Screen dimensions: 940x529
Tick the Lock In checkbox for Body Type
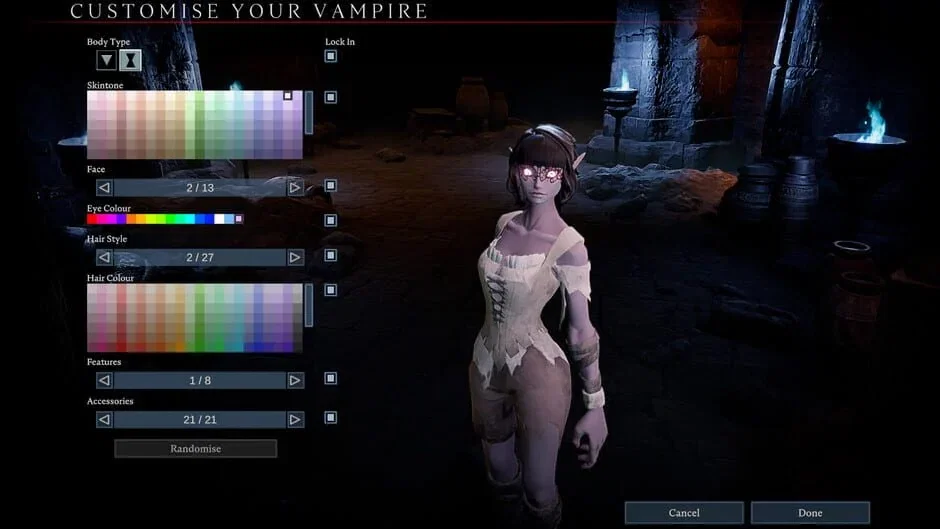click(x=331, y=56)
